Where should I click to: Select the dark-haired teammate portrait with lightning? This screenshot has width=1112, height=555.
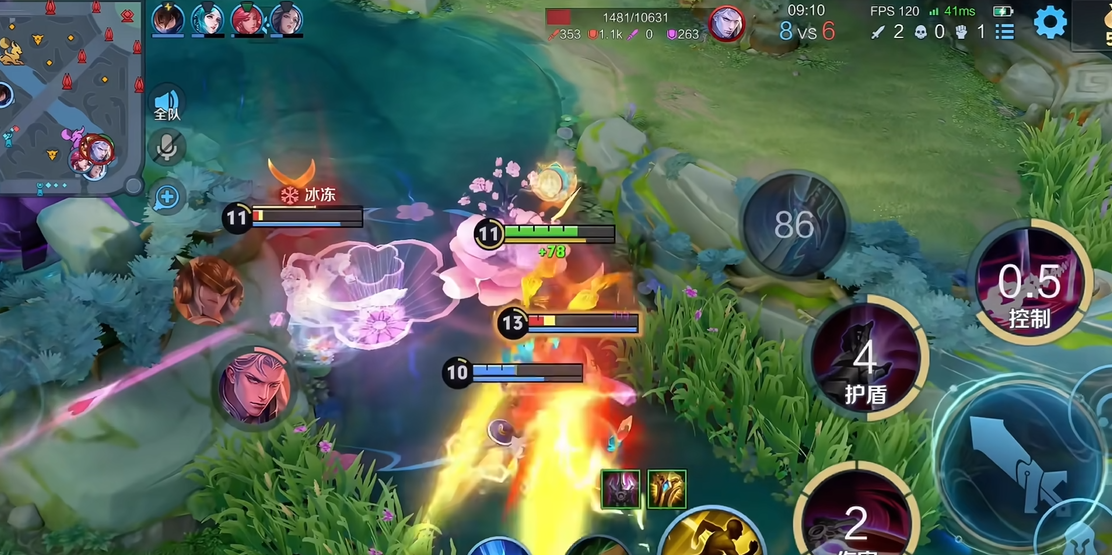pyautogui.click(x=168, y=20)
